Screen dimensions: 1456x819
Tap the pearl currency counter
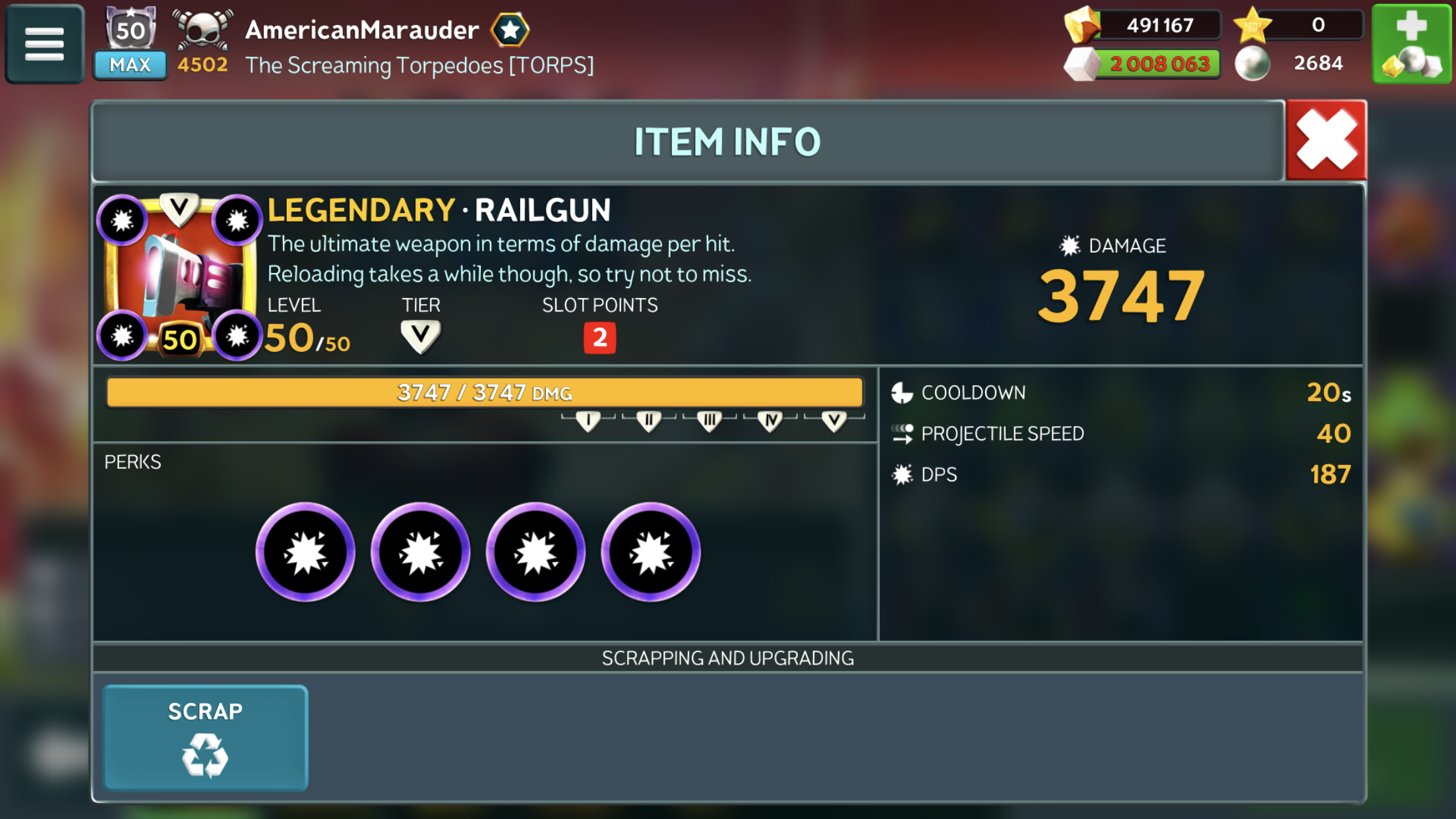1291,63
